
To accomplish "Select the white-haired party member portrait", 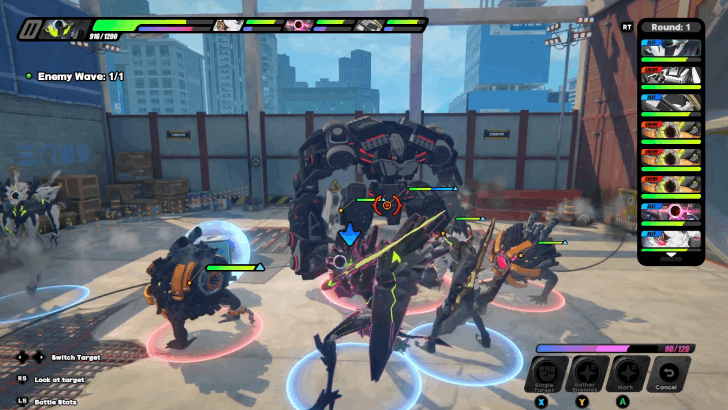I will coord(227,25).
